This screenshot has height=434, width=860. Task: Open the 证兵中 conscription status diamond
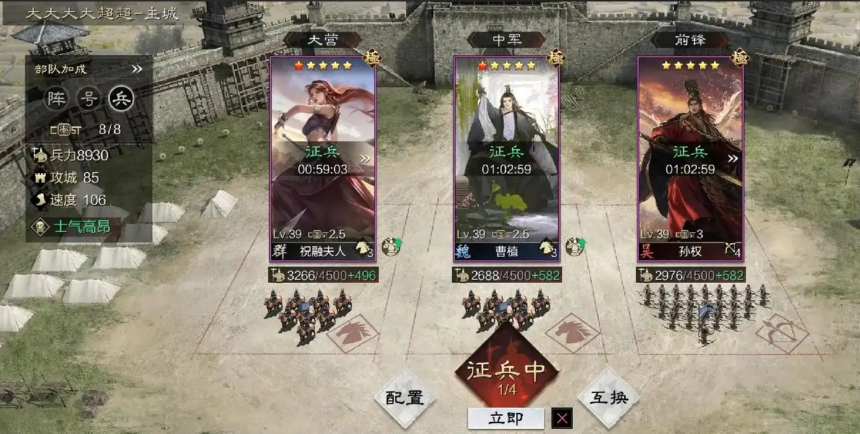pos(507,371)
